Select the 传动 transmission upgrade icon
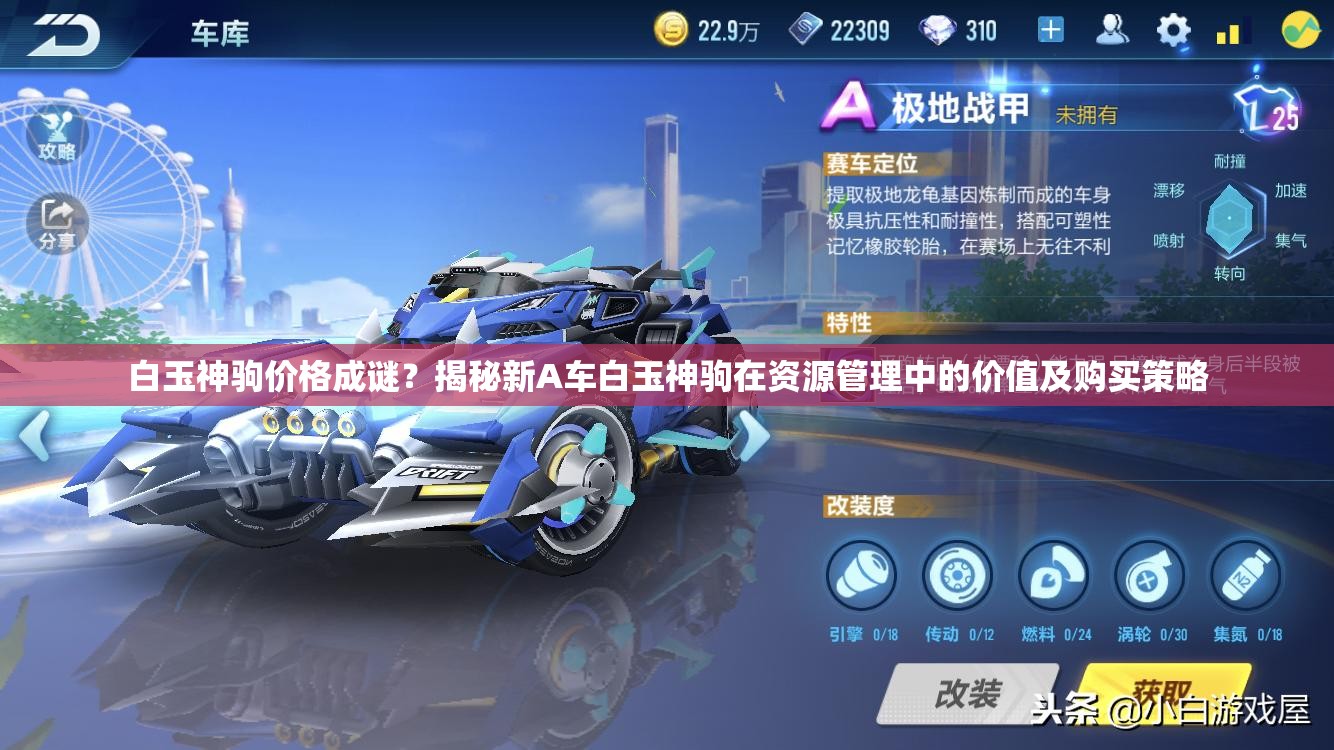The image size is (1334, 750). [958, 573]
